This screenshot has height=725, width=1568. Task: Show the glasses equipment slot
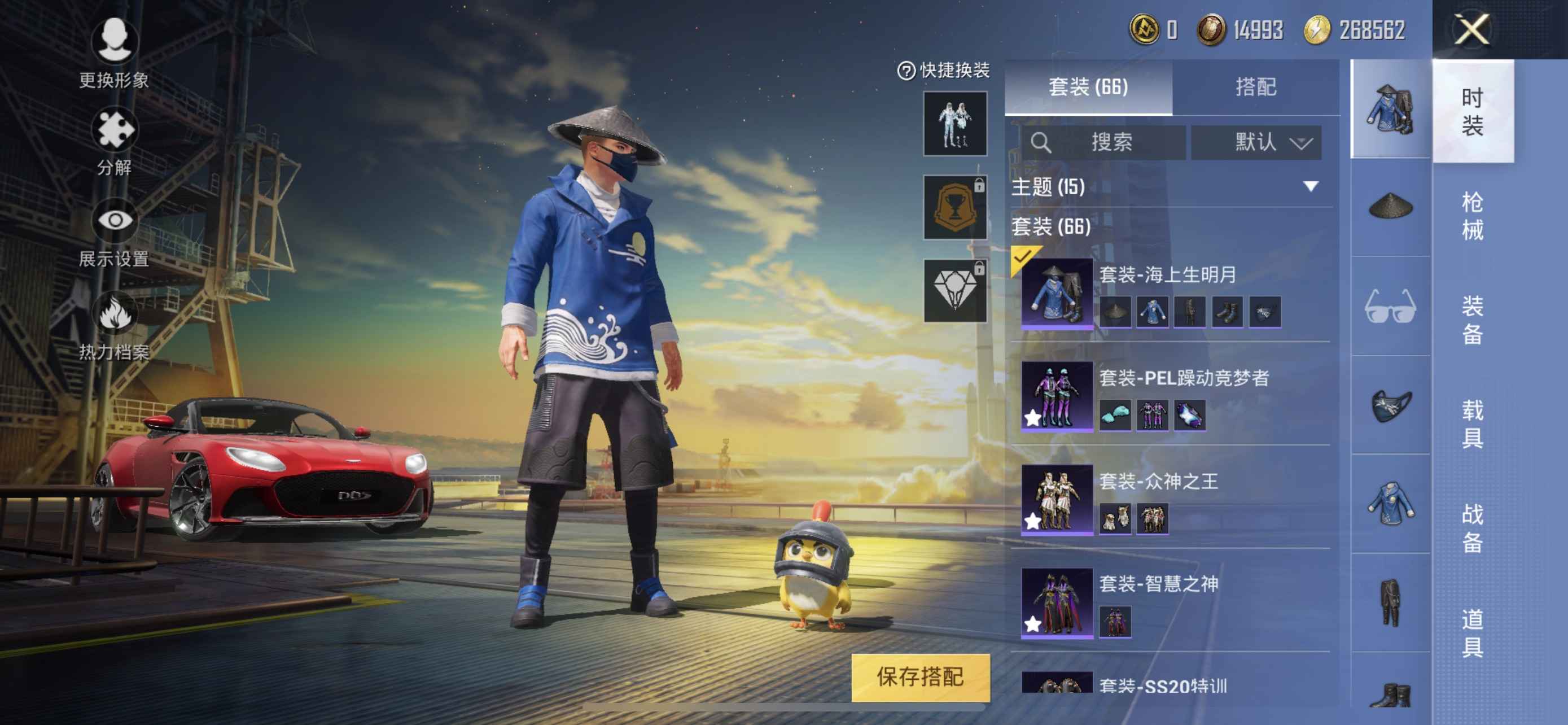pos(1390,306)
